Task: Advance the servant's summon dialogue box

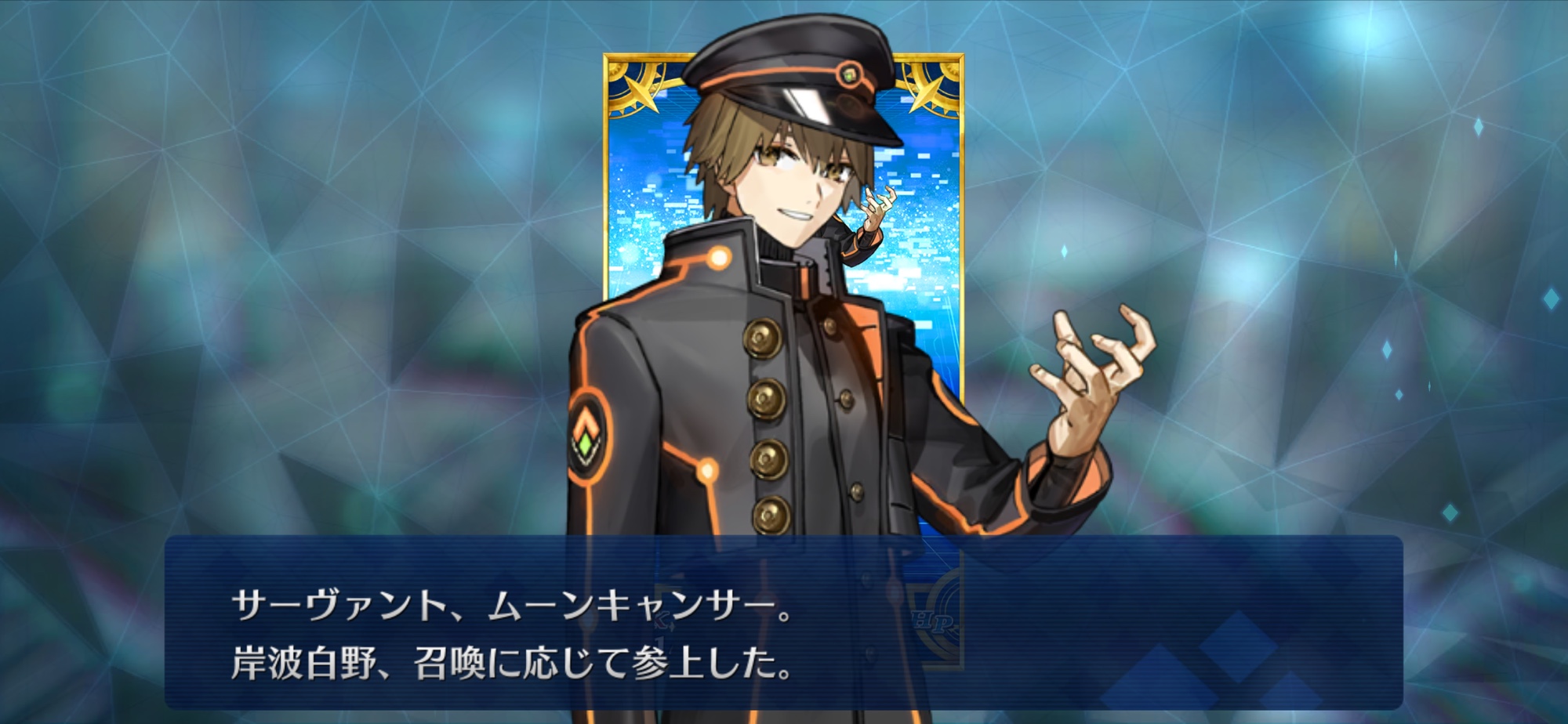Action: [x=782, y=623]
